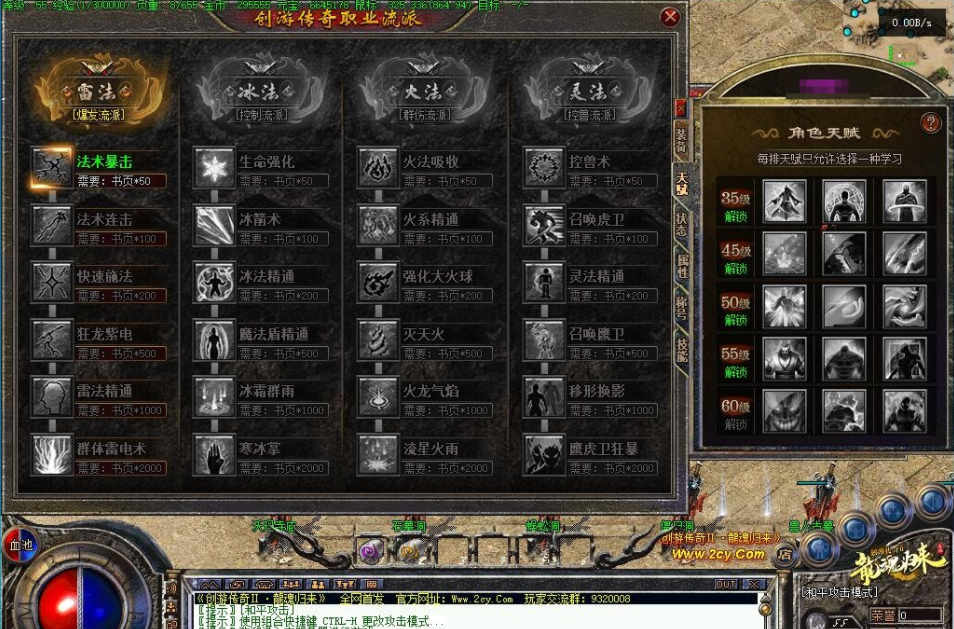Select the 寒冰掌 hand skill

click(x=214, y=455)
